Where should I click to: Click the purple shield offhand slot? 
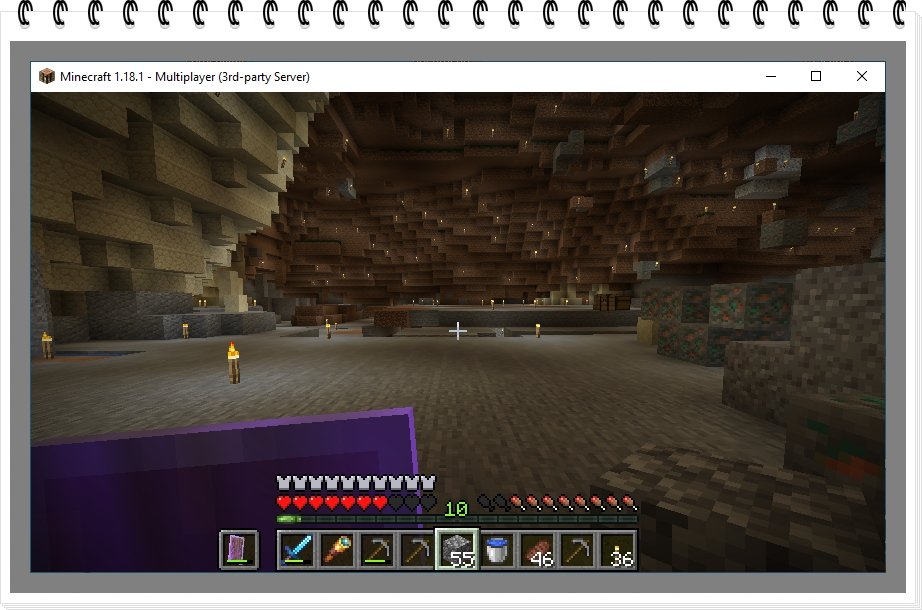239,549
